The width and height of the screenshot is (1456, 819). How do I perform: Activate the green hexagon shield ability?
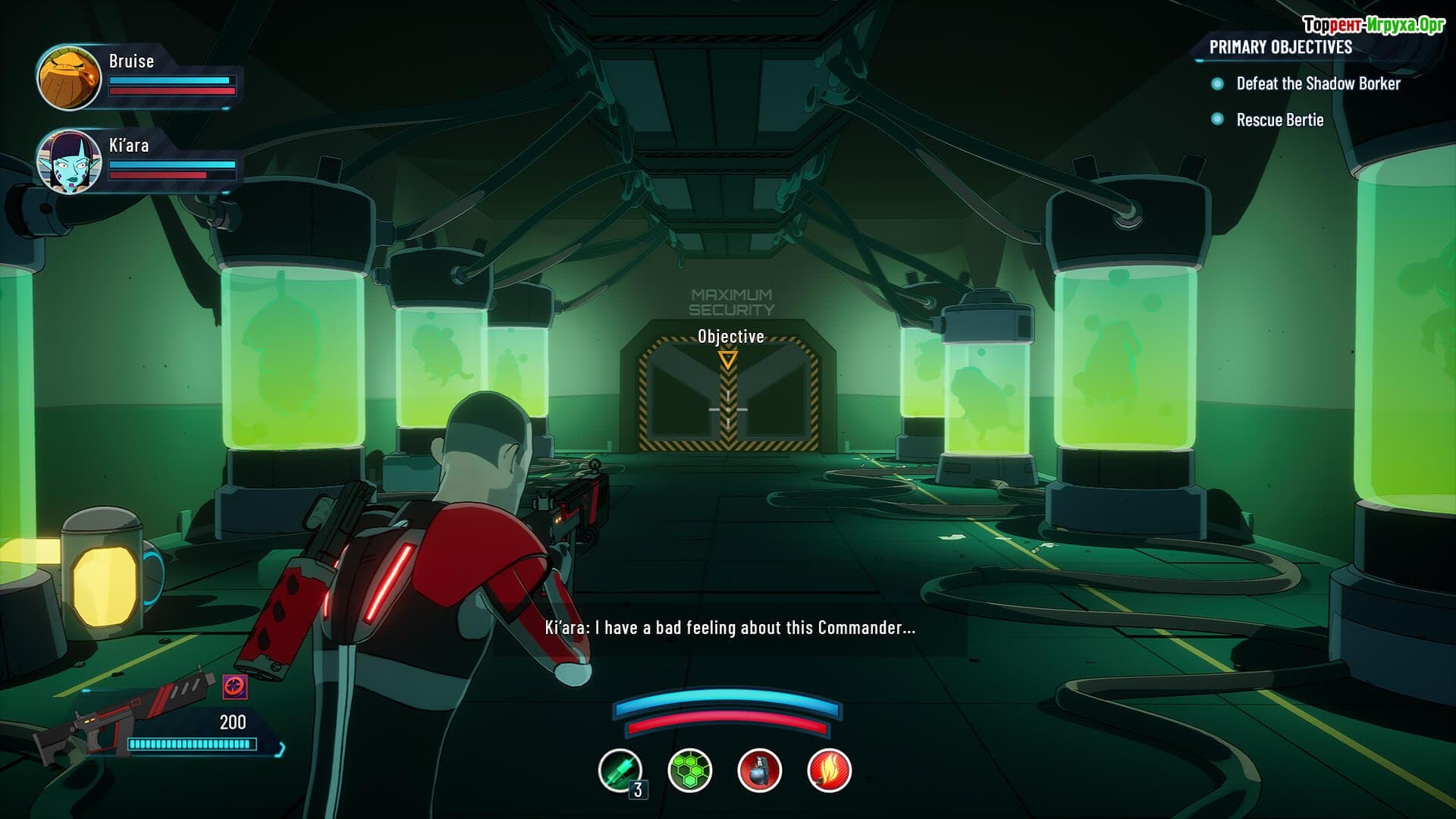click(689, 770)
